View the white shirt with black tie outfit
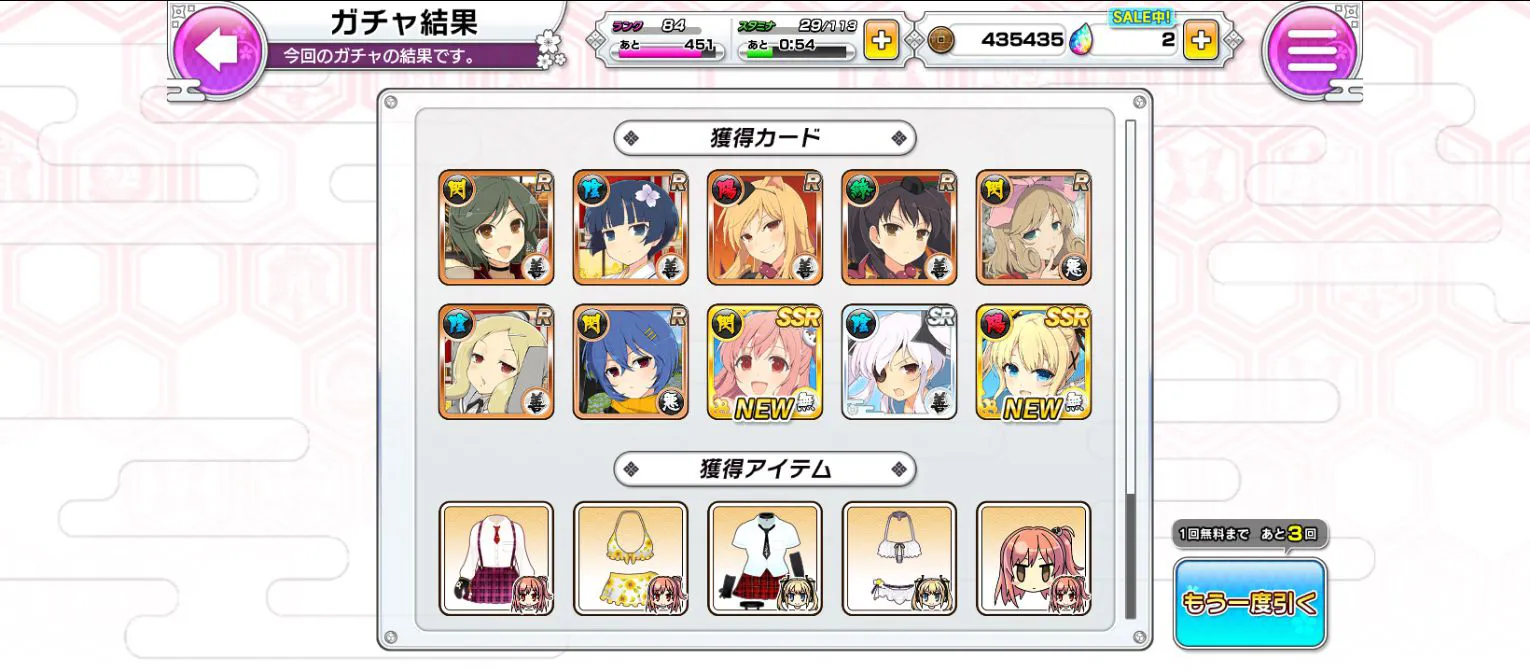This screenshot has width=1530, height=672. point(765,558)
